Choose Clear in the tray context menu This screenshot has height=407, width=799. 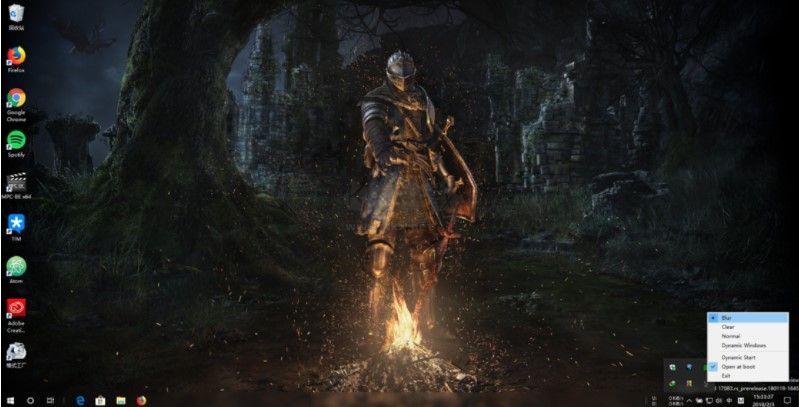pyautogui.click(x=729, y=327)
